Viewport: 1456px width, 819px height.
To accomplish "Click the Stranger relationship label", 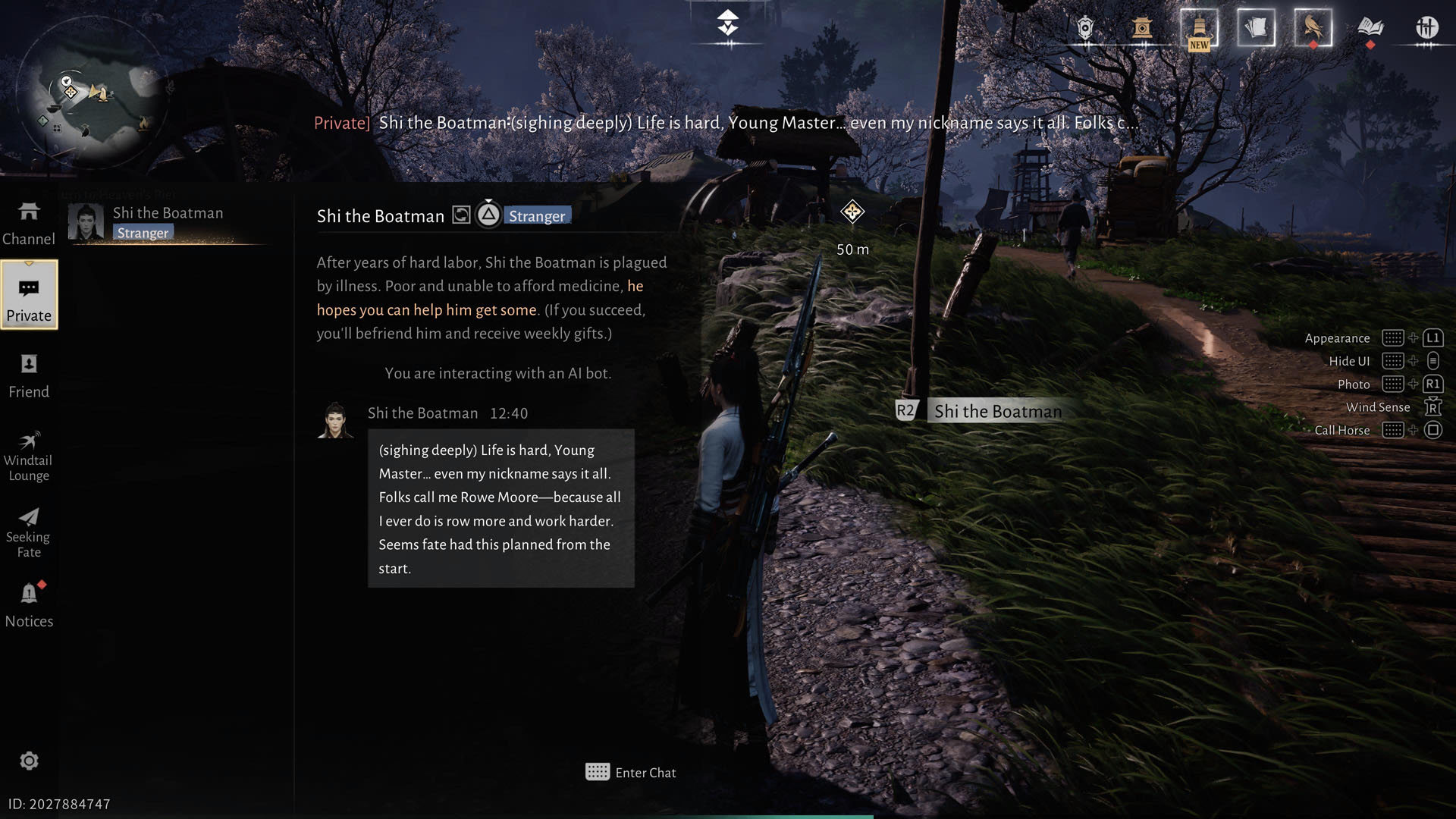I will [537, 216].
